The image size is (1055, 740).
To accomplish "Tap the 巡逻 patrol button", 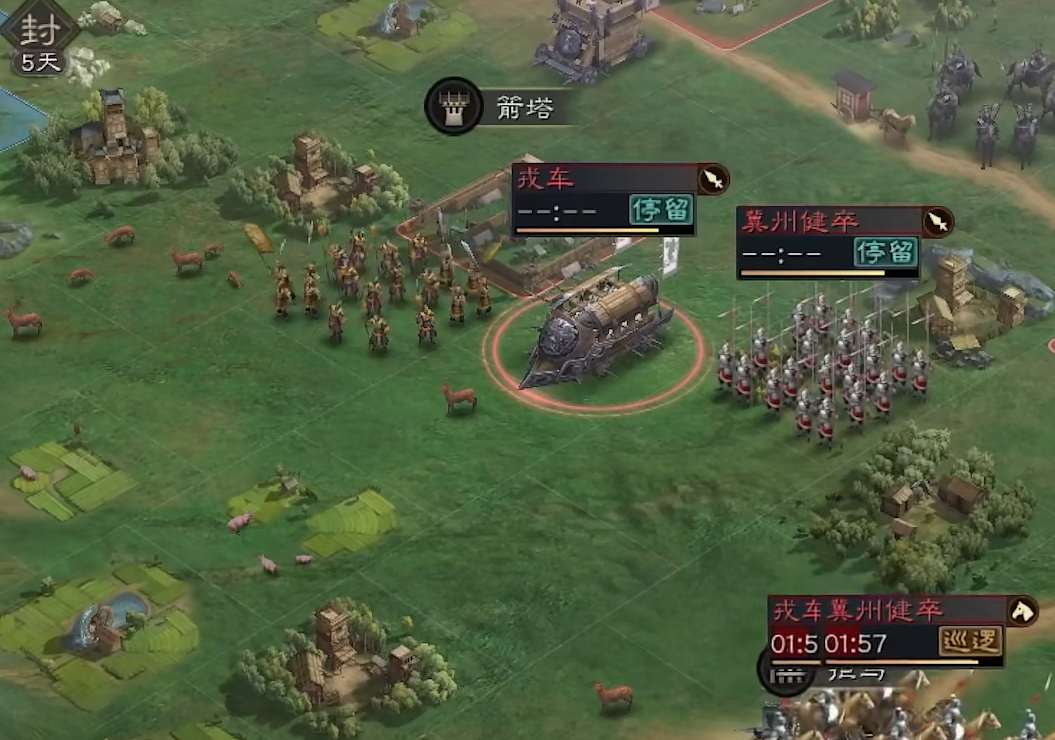I will 970,641.
